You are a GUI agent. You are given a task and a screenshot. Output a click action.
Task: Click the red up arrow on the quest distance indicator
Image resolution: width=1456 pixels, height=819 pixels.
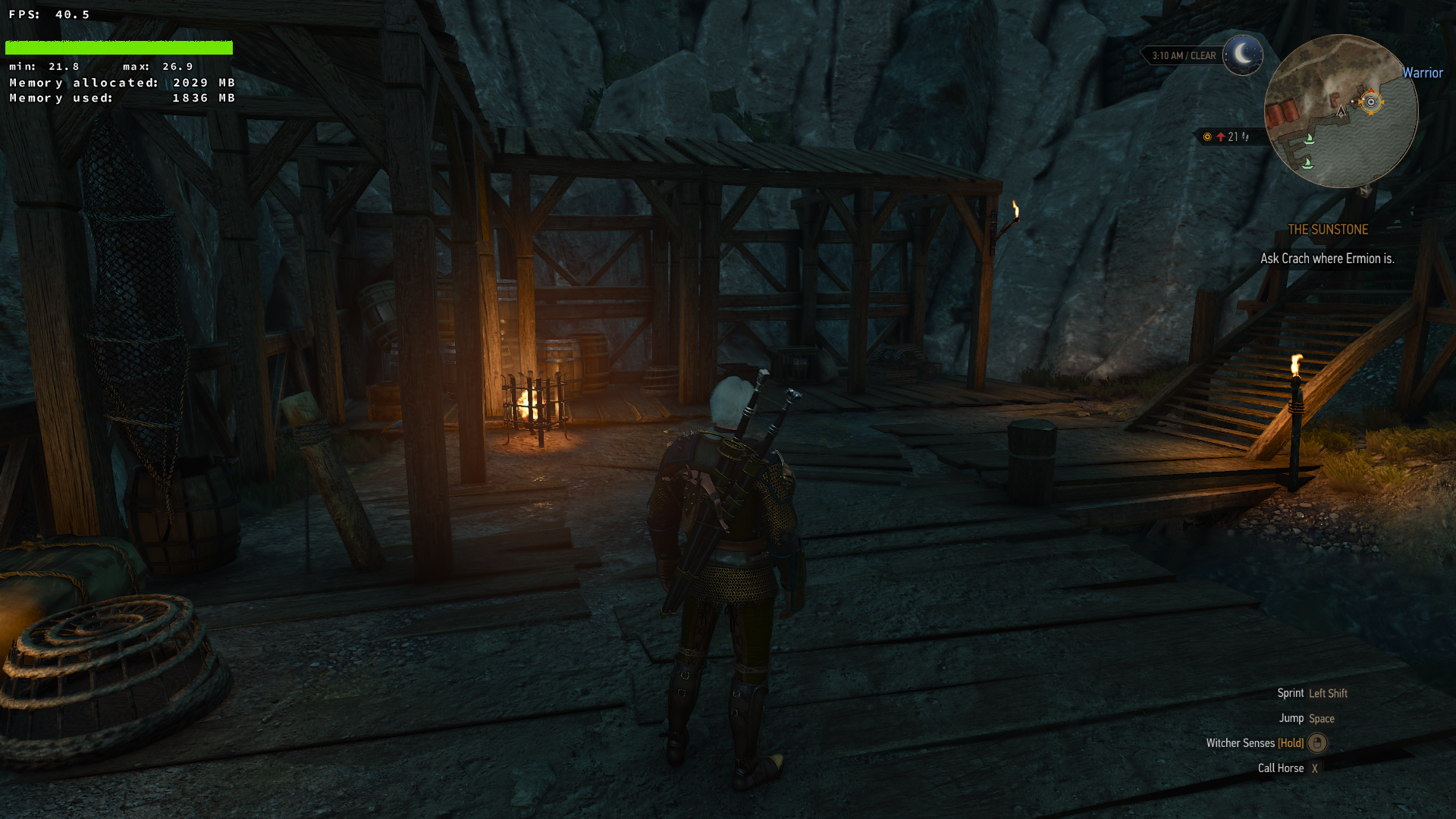(1221, 136)
